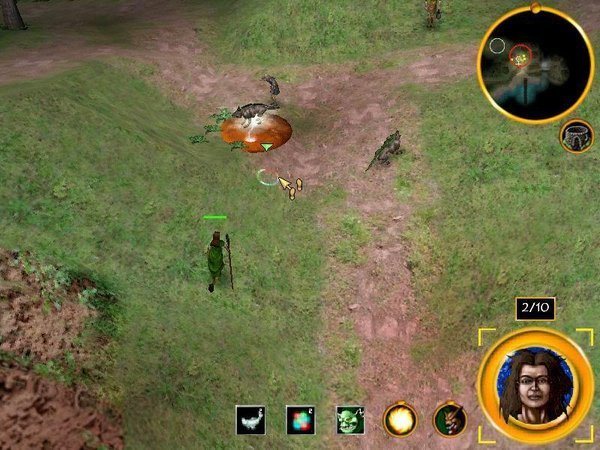Choose the white bird spell icon
The image size is (600, 450).
pyautogui.click(x=251, y=420)
